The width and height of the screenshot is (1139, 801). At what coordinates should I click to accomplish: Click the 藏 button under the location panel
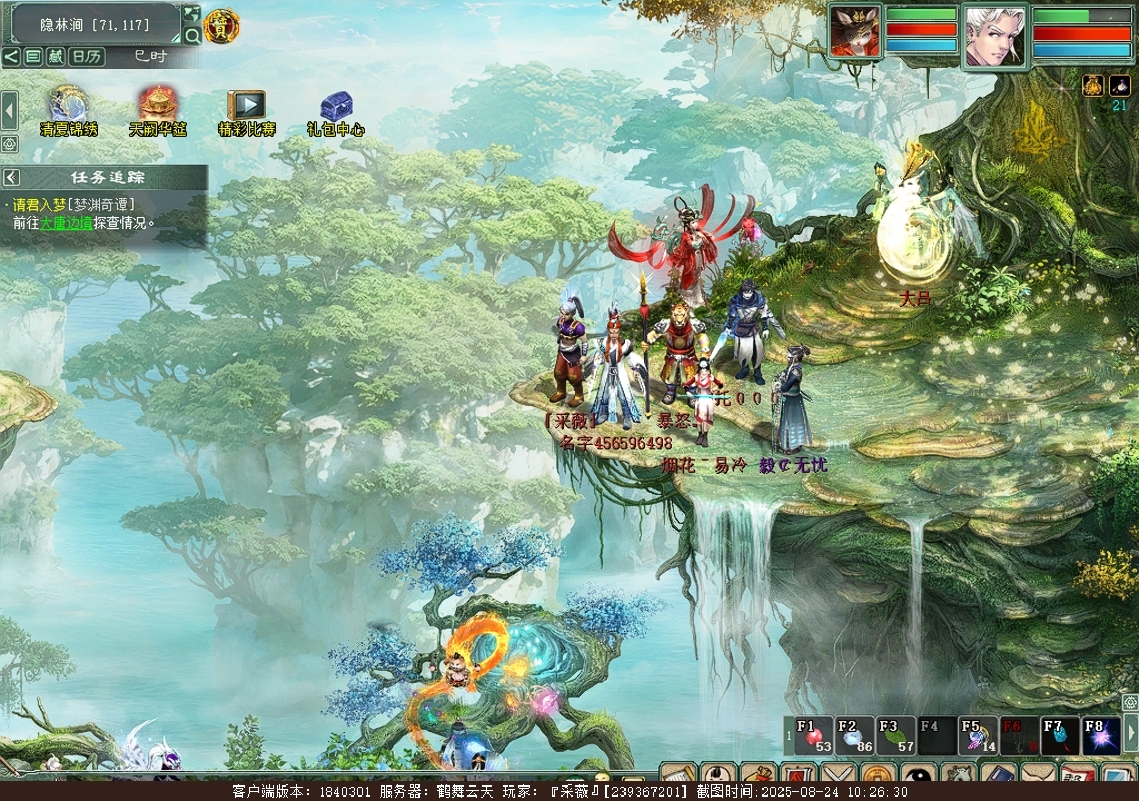pyautogui.click(x=56, y=57)
